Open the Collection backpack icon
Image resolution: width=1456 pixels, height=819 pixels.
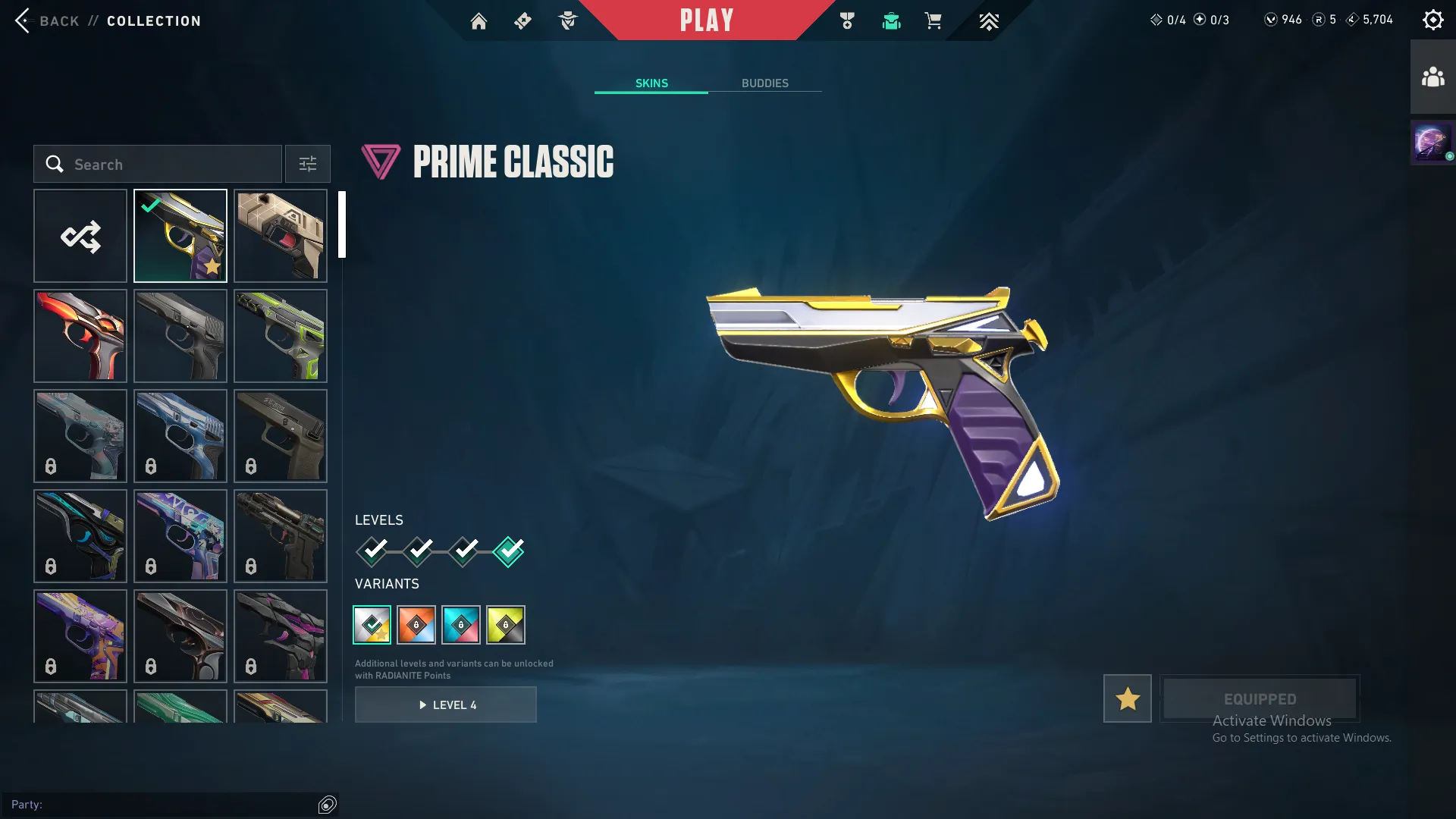coord(891,20)
